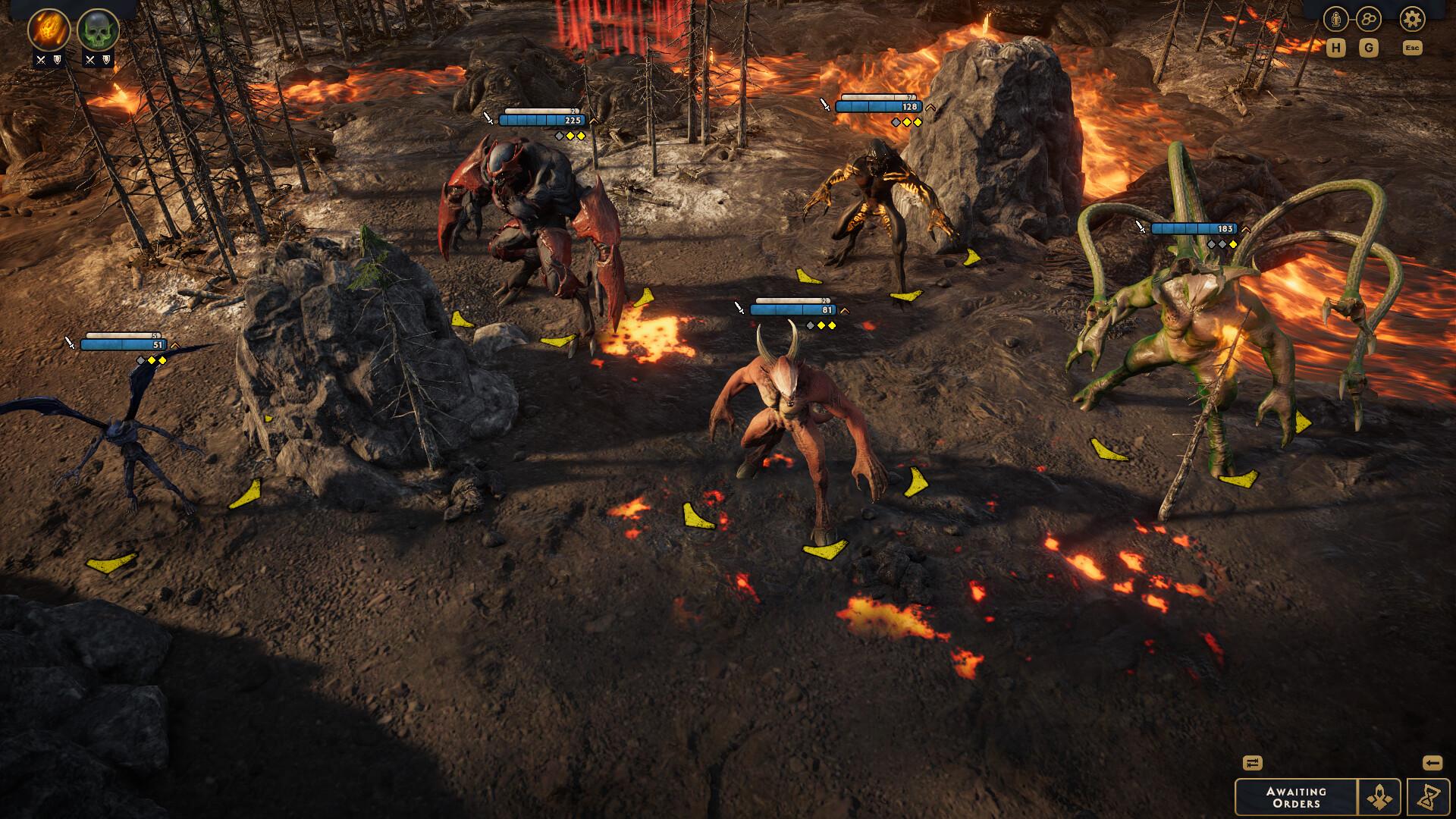
Task: Toggle shield stance under fire spell portrait
Action: point(56,60)
